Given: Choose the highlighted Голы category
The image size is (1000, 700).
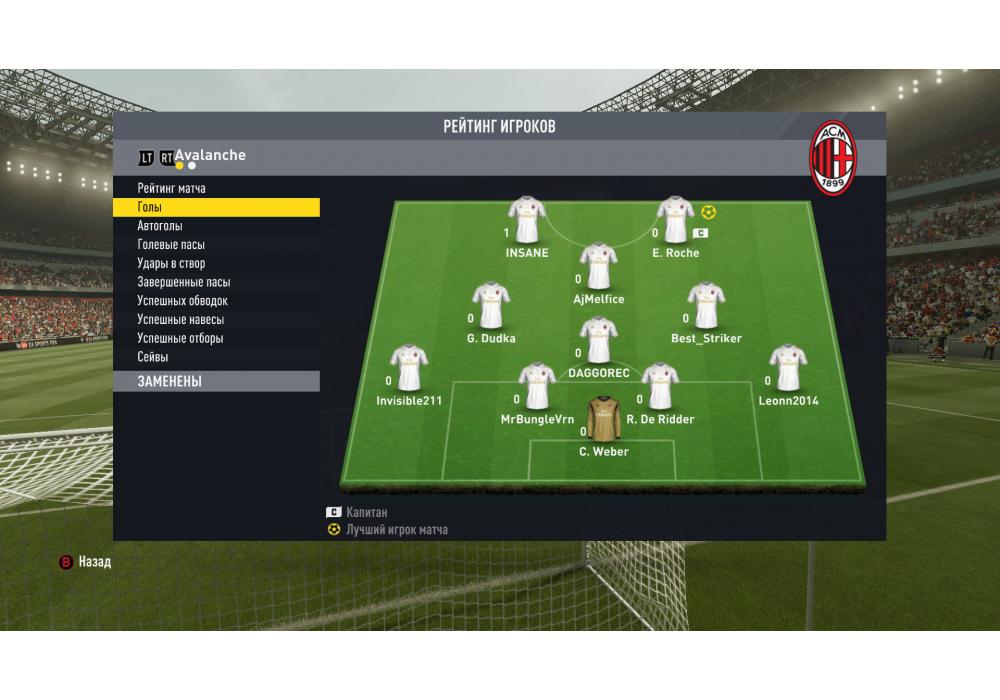Looking at the screenshot, I should click(x=216, y=207).
